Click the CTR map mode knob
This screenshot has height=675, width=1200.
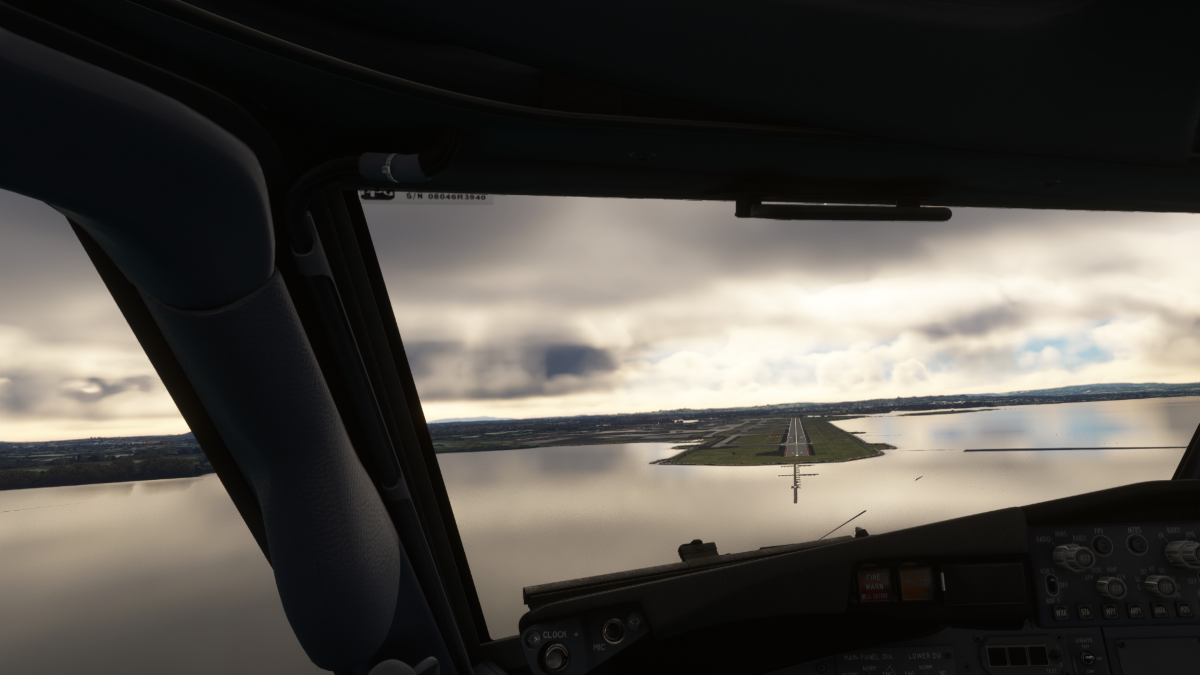tap(1111, 587)
